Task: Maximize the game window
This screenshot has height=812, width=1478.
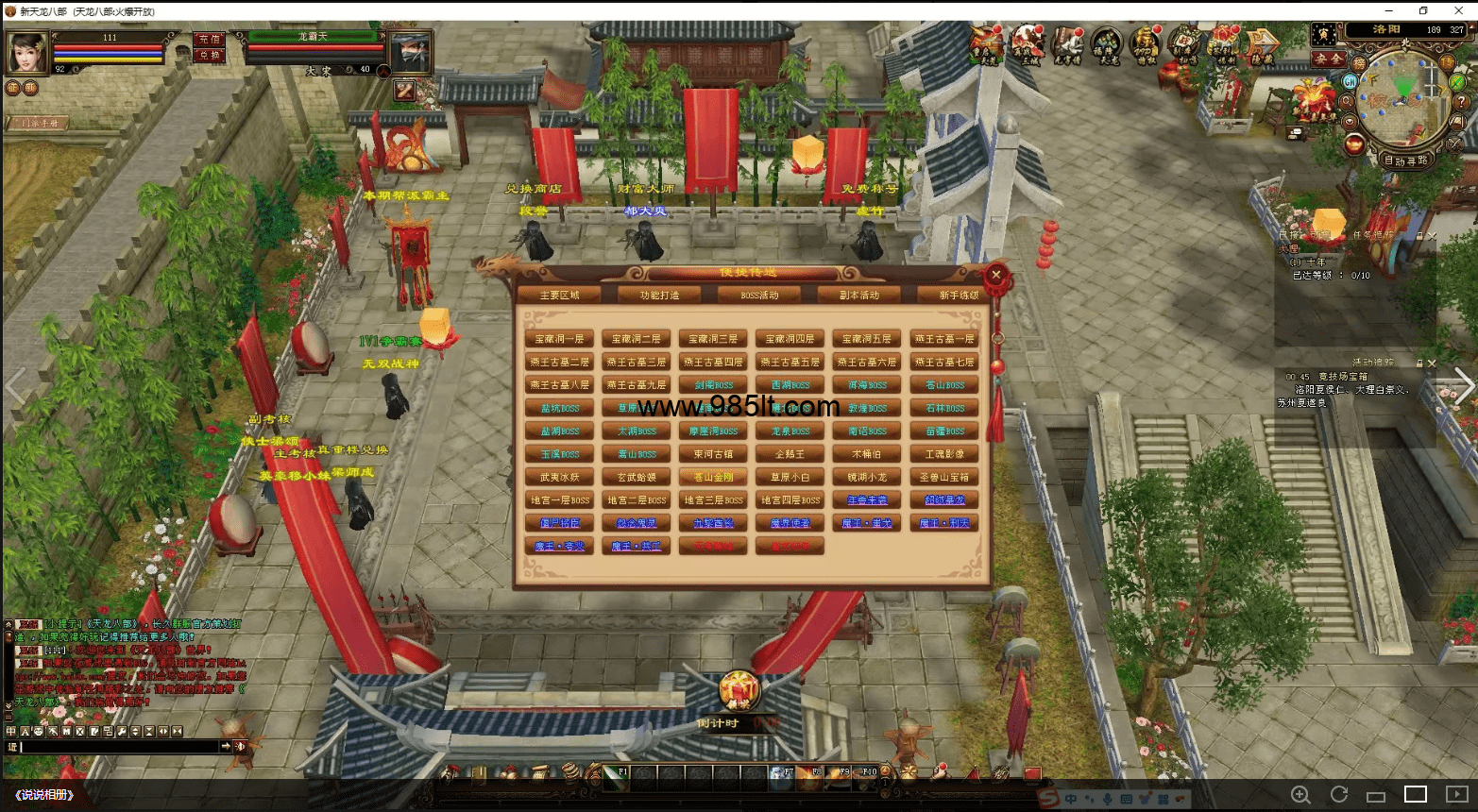Action: pos(1423,10)
